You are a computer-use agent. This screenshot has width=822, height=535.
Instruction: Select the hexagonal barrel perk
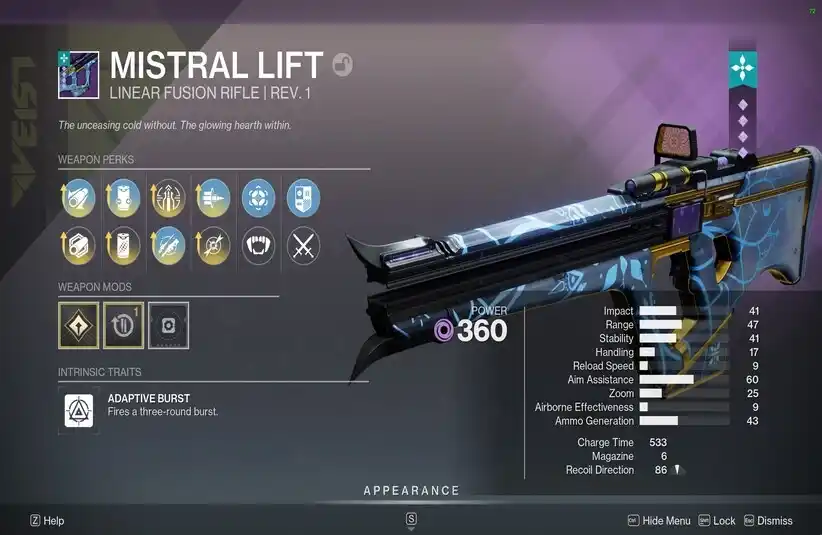(x=77, y=245)
